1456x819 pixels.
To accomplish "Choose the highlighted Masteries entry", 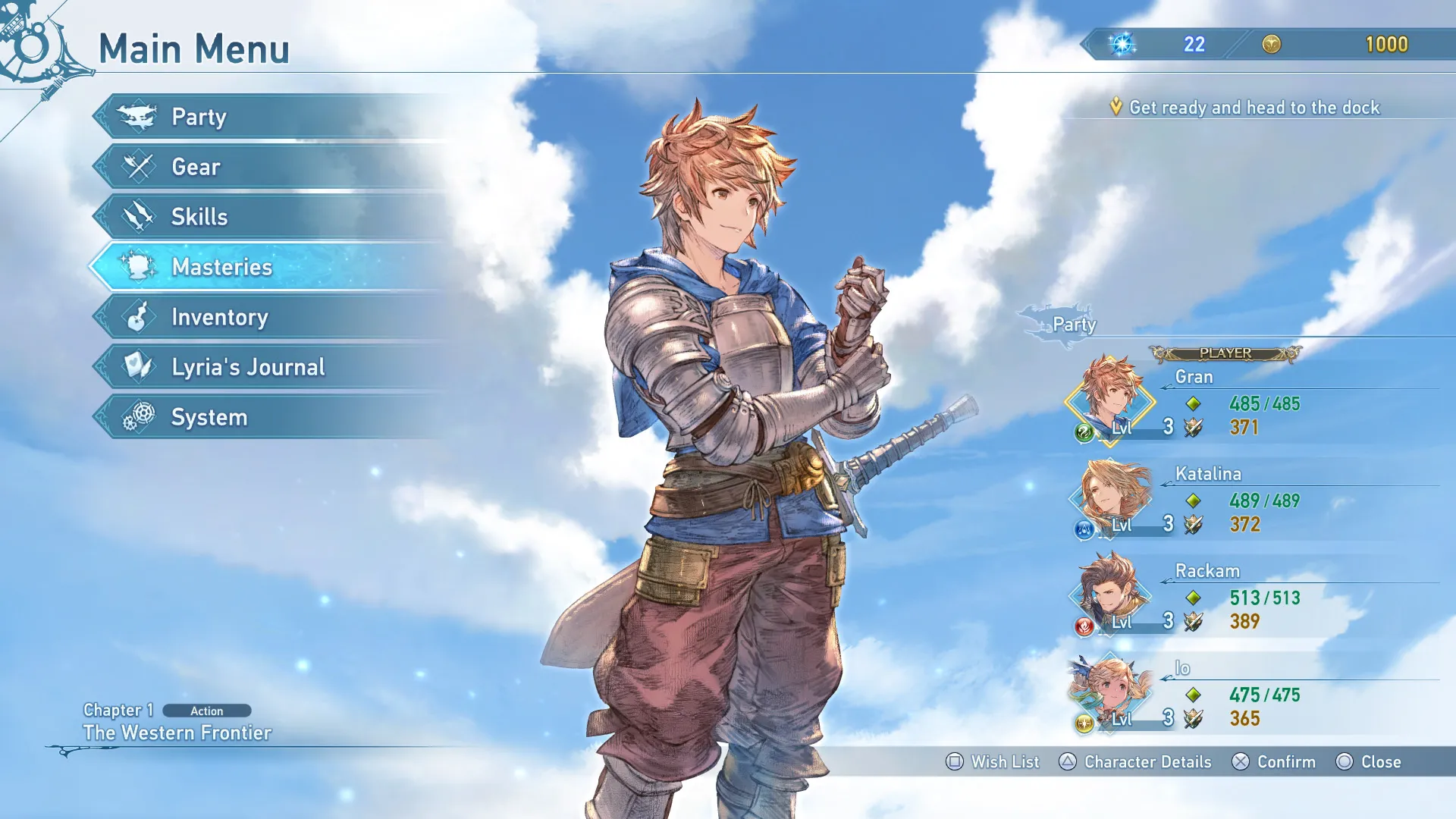I will pyautogui.click(x=221, y=267).
